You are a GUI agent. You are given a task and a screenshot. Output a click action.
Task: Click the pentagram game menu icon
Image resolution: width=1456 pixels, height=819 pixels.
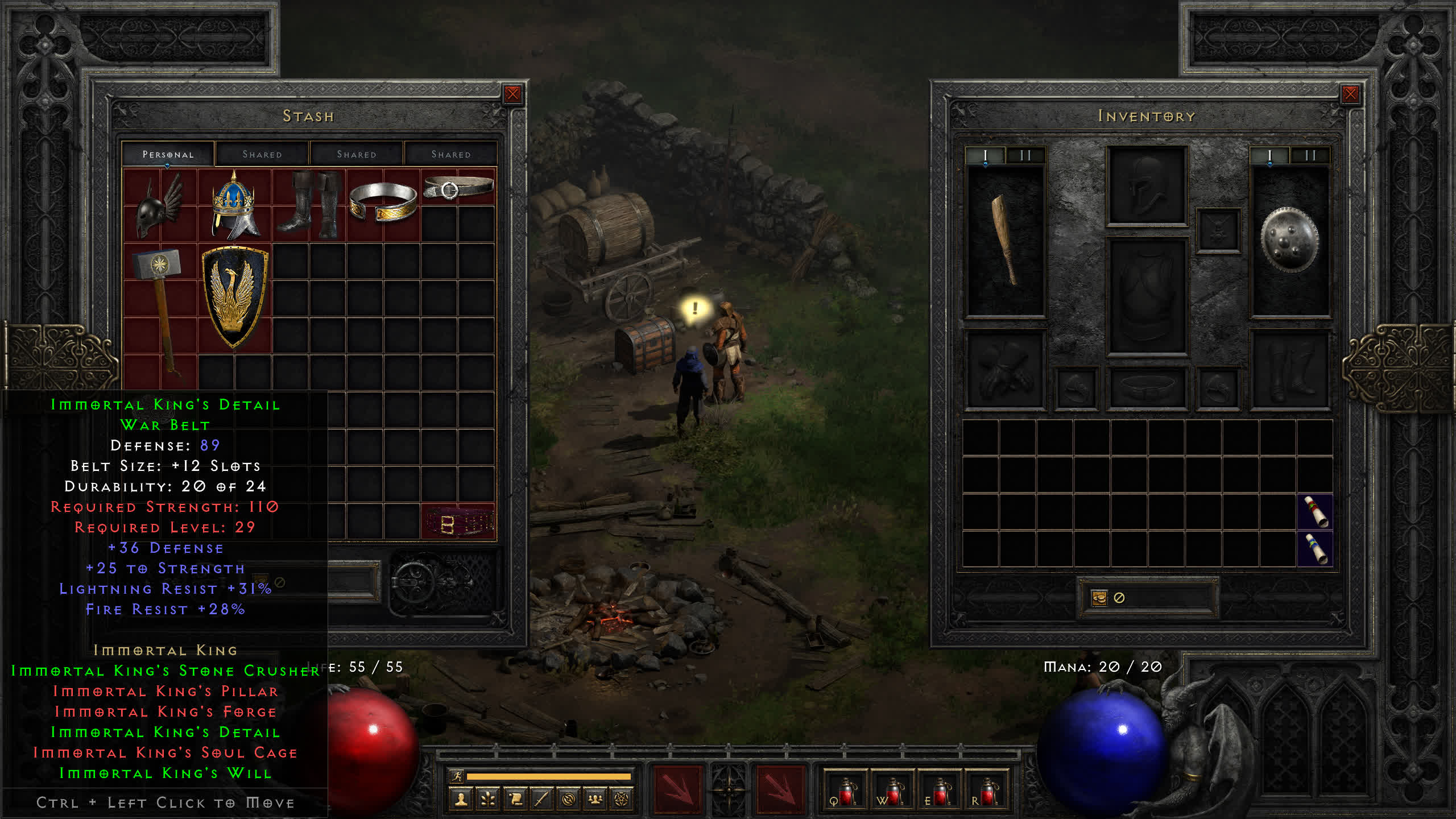click(622, 800)
